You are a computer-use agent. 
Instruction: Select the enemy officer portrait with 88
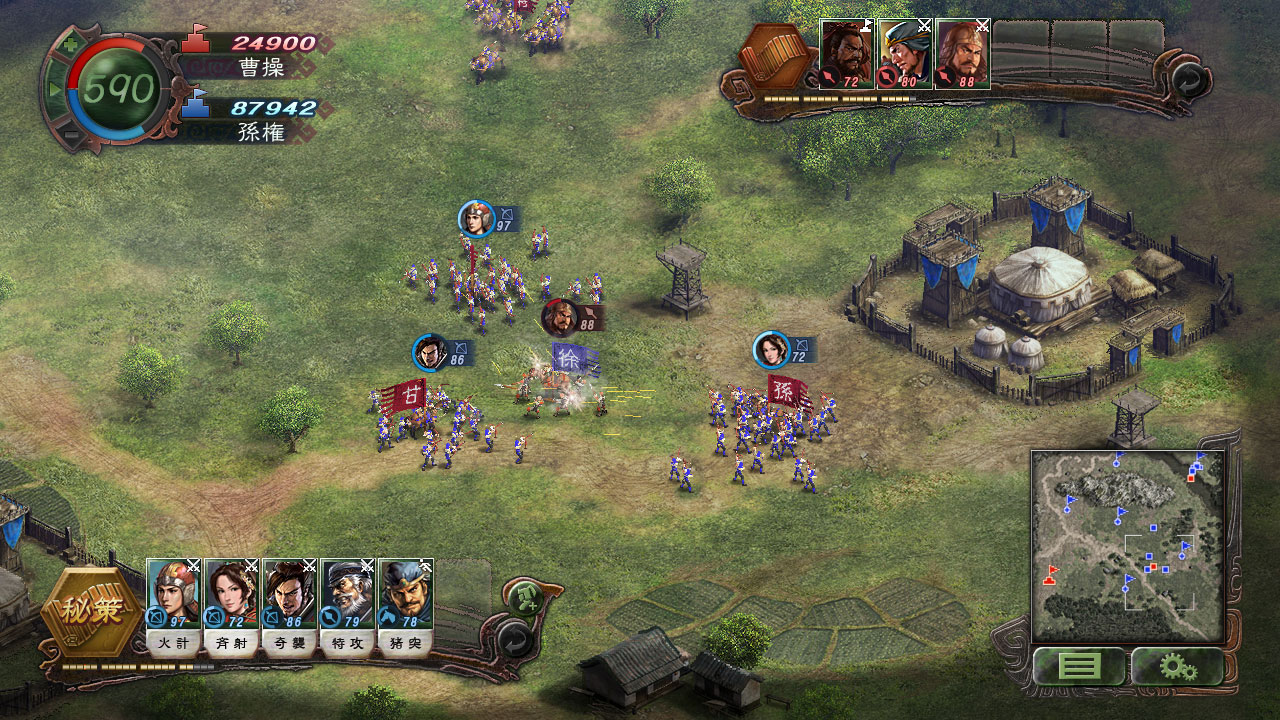[963, 54]
